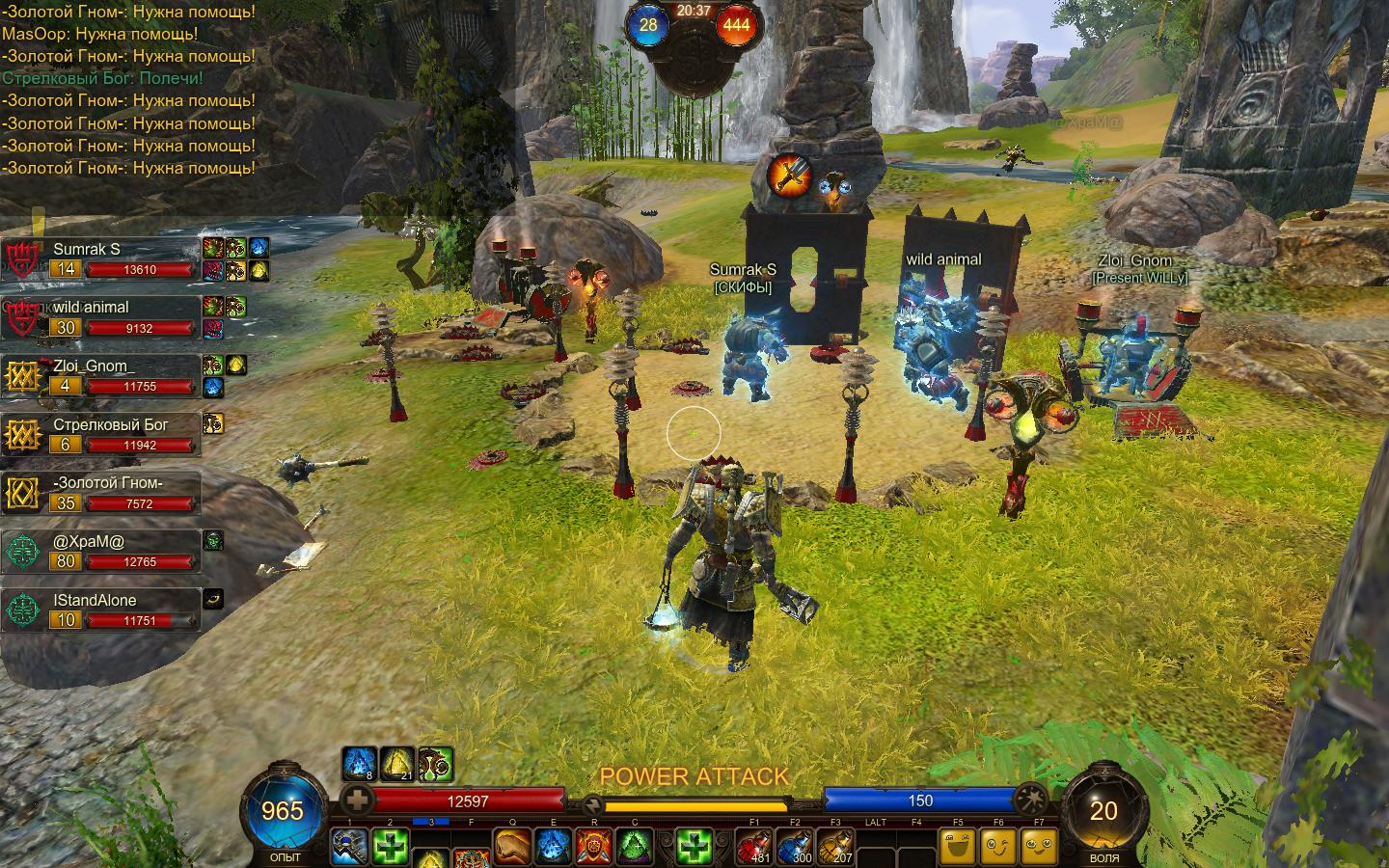Use the blue mana potion on F2

795,848
